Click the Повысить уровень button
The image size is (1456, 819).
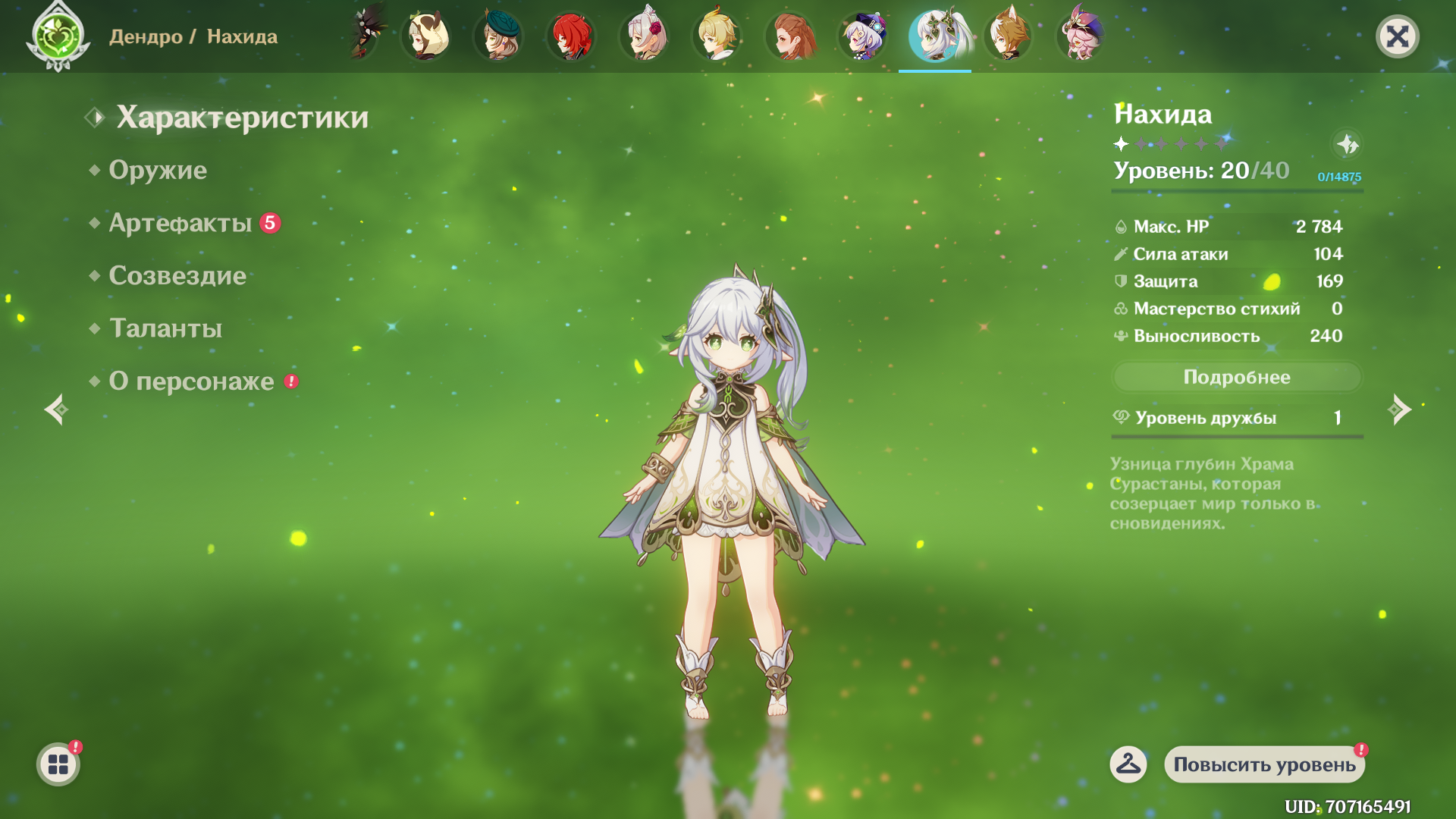click(1264, 764)
